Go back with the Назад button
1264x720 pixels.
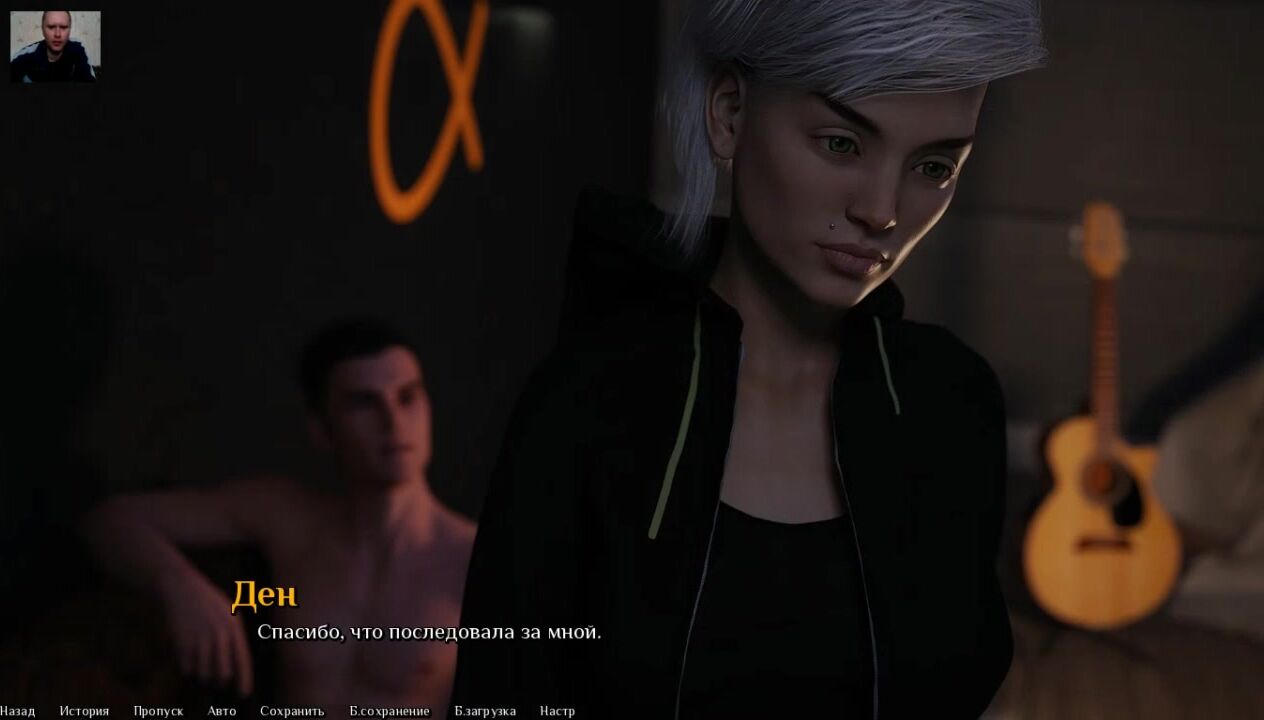17,711
